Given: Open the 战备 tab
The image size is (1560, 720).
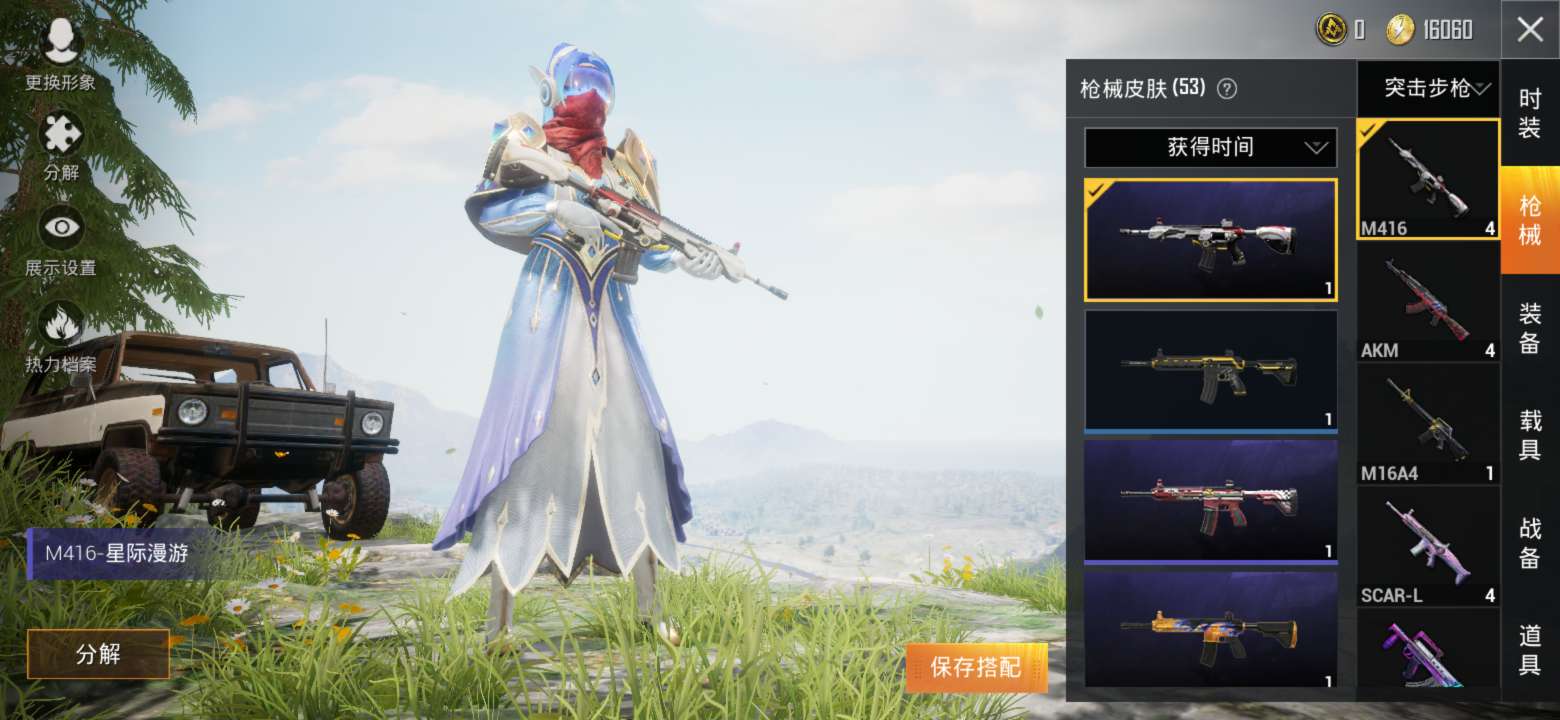Looking at the screenshot, I should [x=1529, y=543].
